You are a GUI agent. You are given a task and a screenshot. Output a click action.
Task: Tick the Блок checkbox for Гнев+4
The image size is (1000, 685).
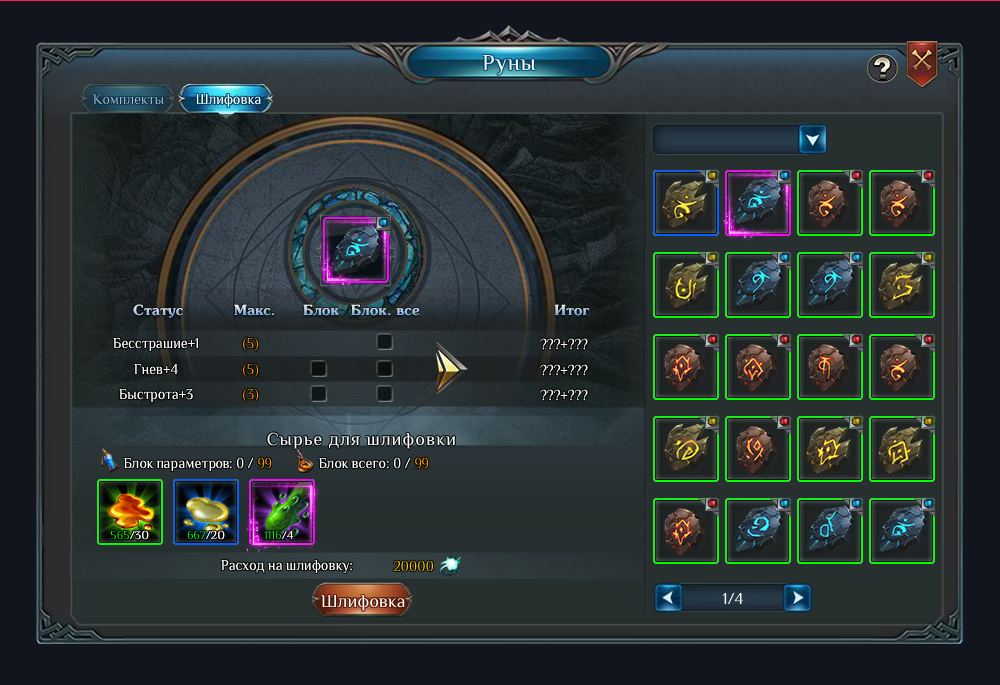(x=319, y=369)
